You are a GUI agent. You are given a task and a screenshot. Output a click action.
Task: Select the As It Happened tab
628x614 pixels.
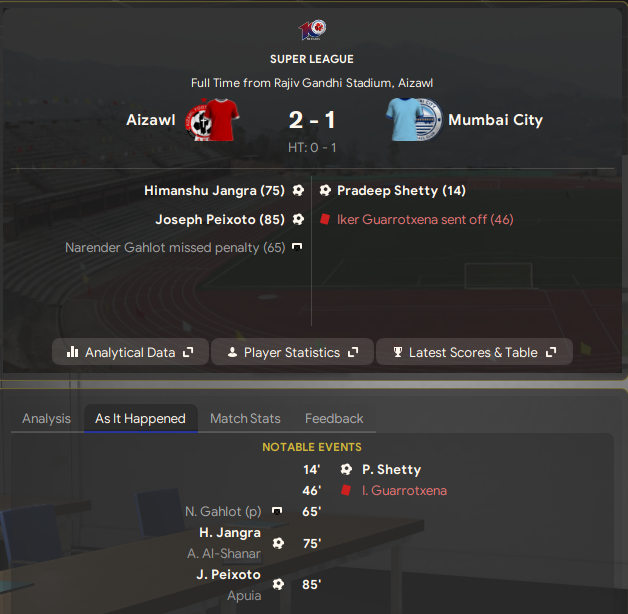click(x=140, y=418)
